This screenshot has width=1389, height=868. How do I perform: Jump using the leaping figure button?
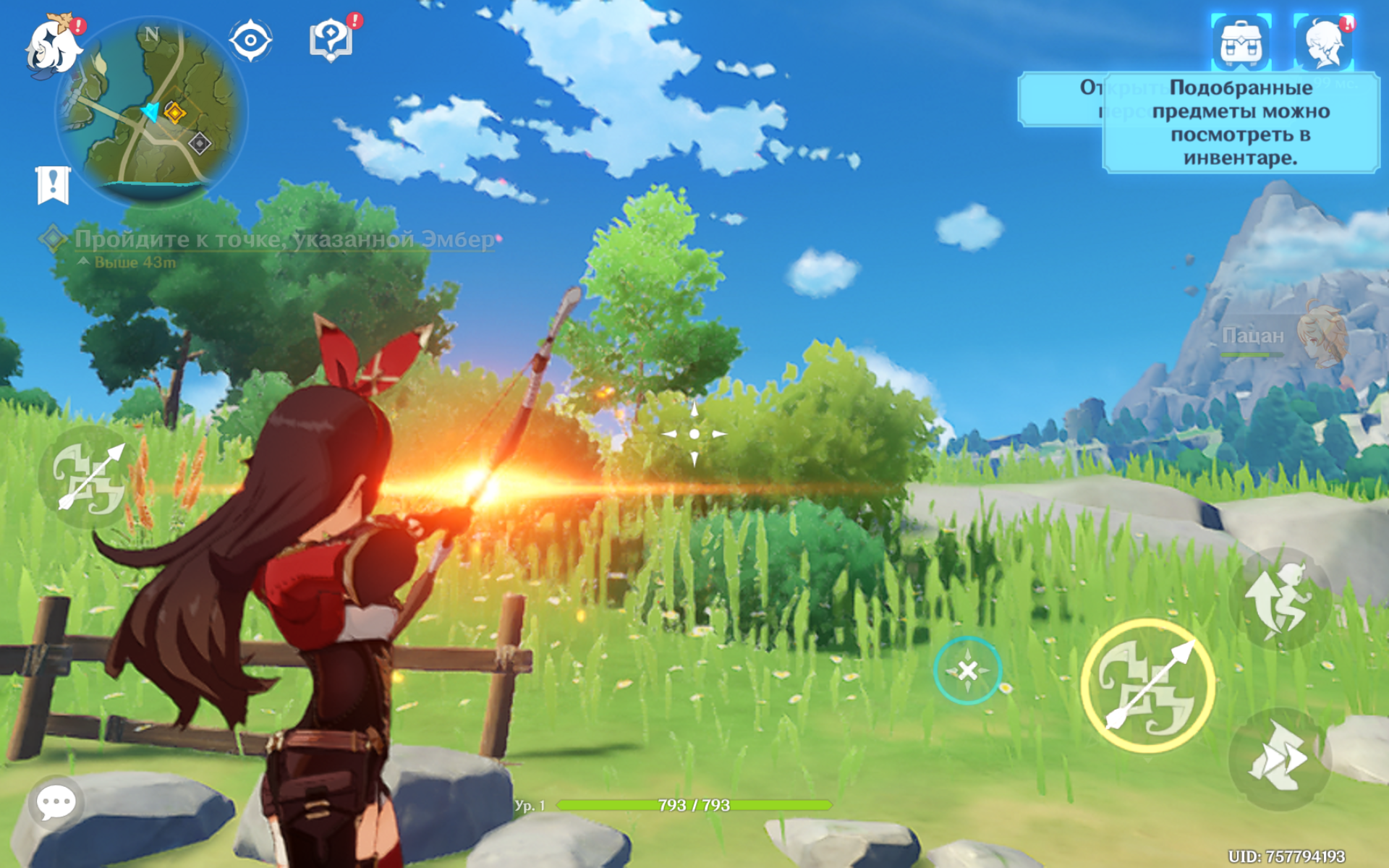[x=1279, y=599]
